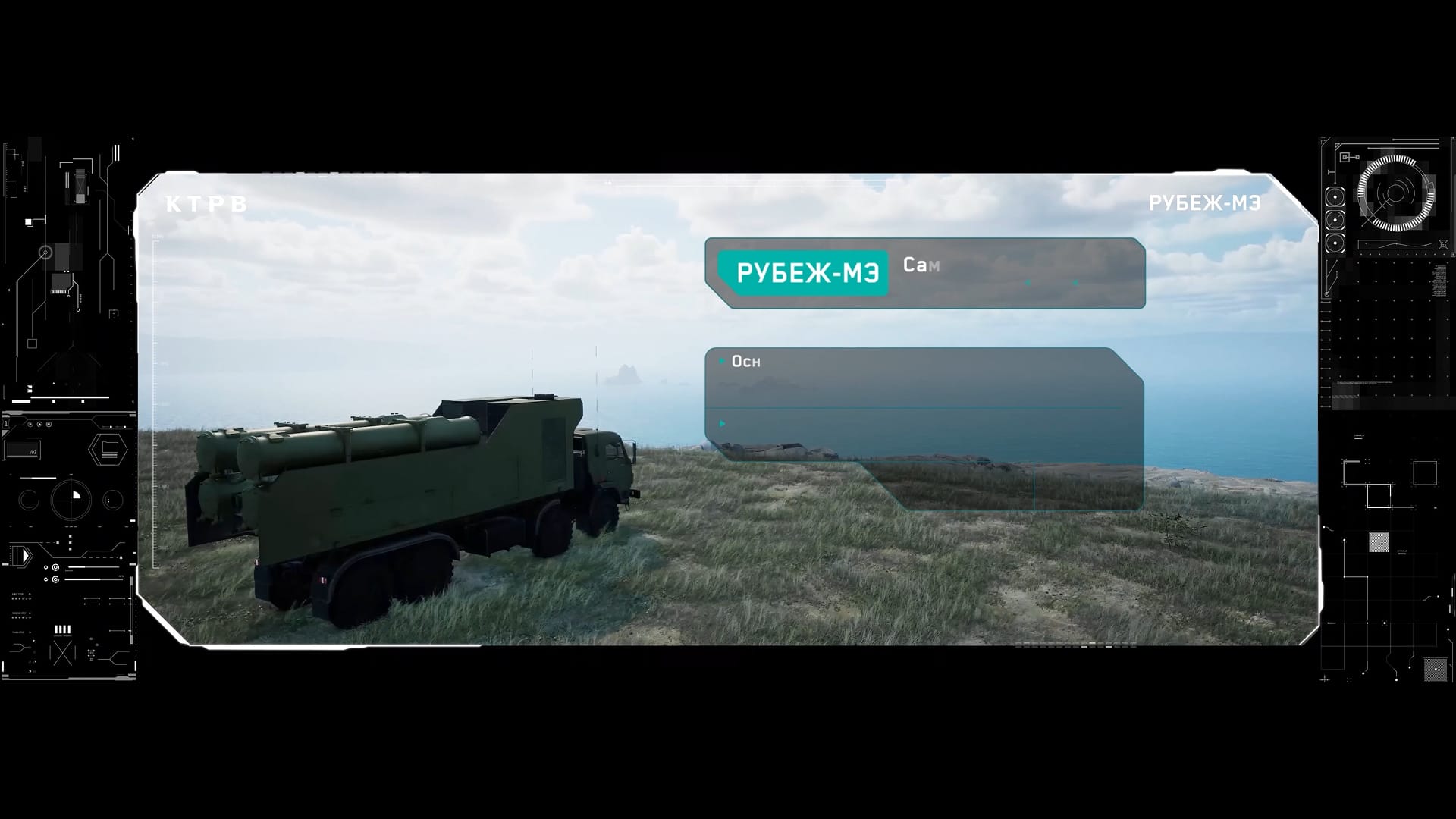Click the Сам text entry
The image size is (1456, 819).
pos(921,265)
